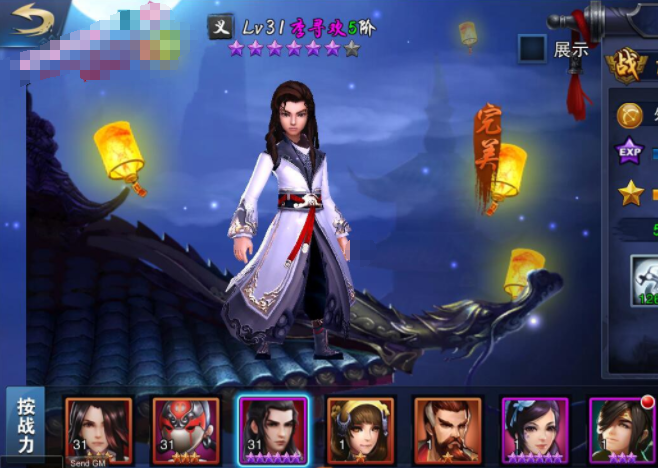Sort heroes with the 按战力 button
This screenshot has width=658, height=468.
25,424
